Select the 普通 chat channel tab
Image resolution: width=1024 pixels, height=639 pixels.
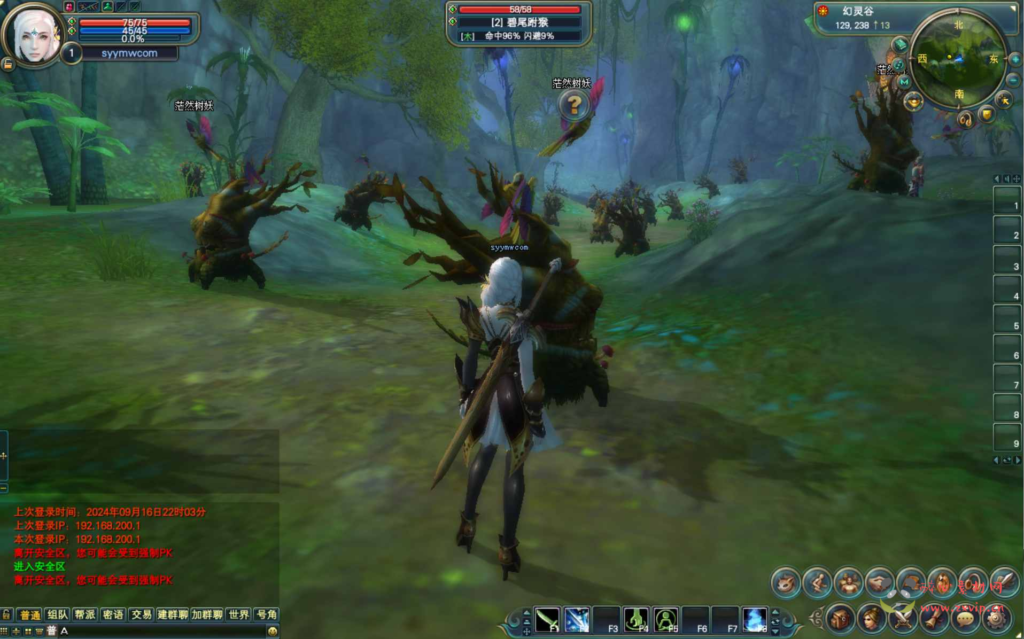click(x=29, y=614)
